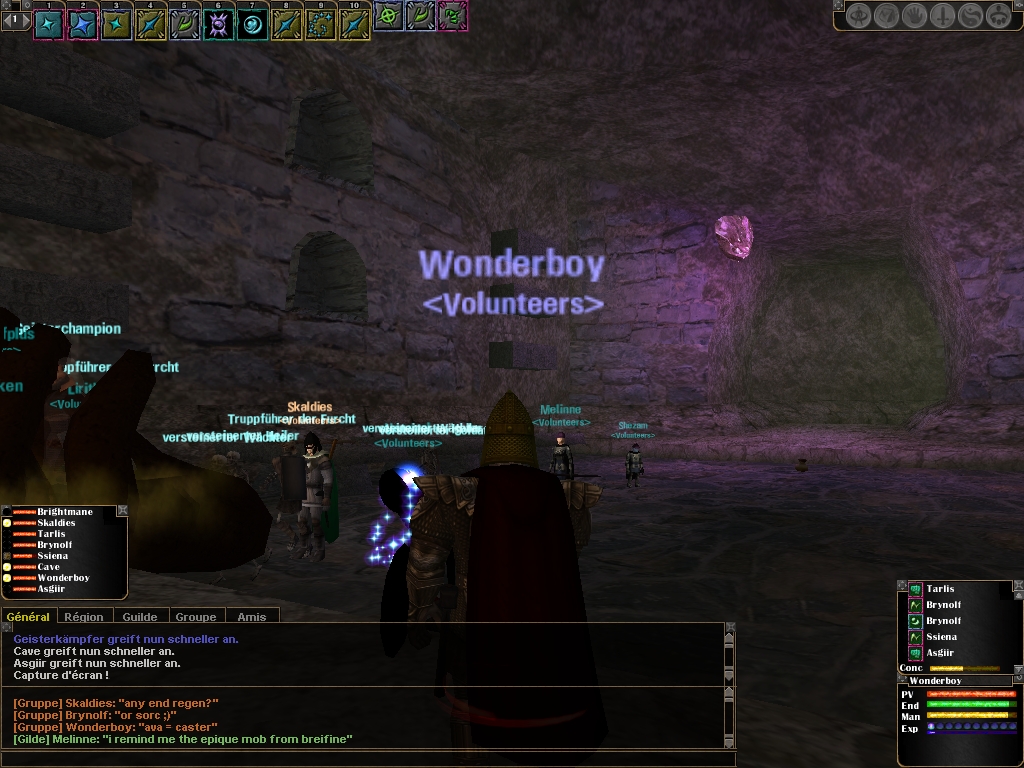
Task: Use the green leaf ability in slot 5
Action: pos(185,23)
